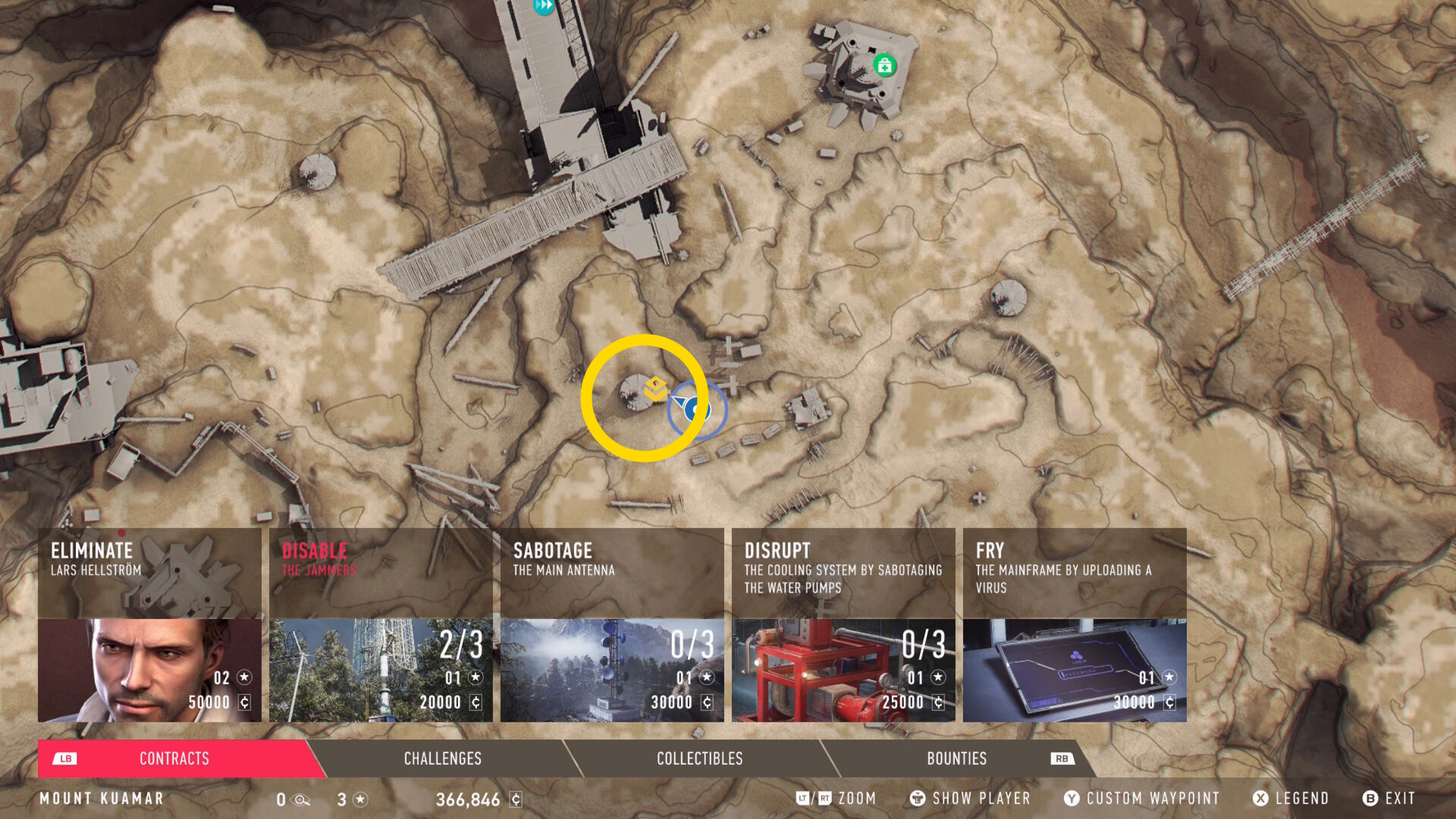Exit the map screen
The width and height of the screenshot is (1456, 819).
[x=1389, y=799]
